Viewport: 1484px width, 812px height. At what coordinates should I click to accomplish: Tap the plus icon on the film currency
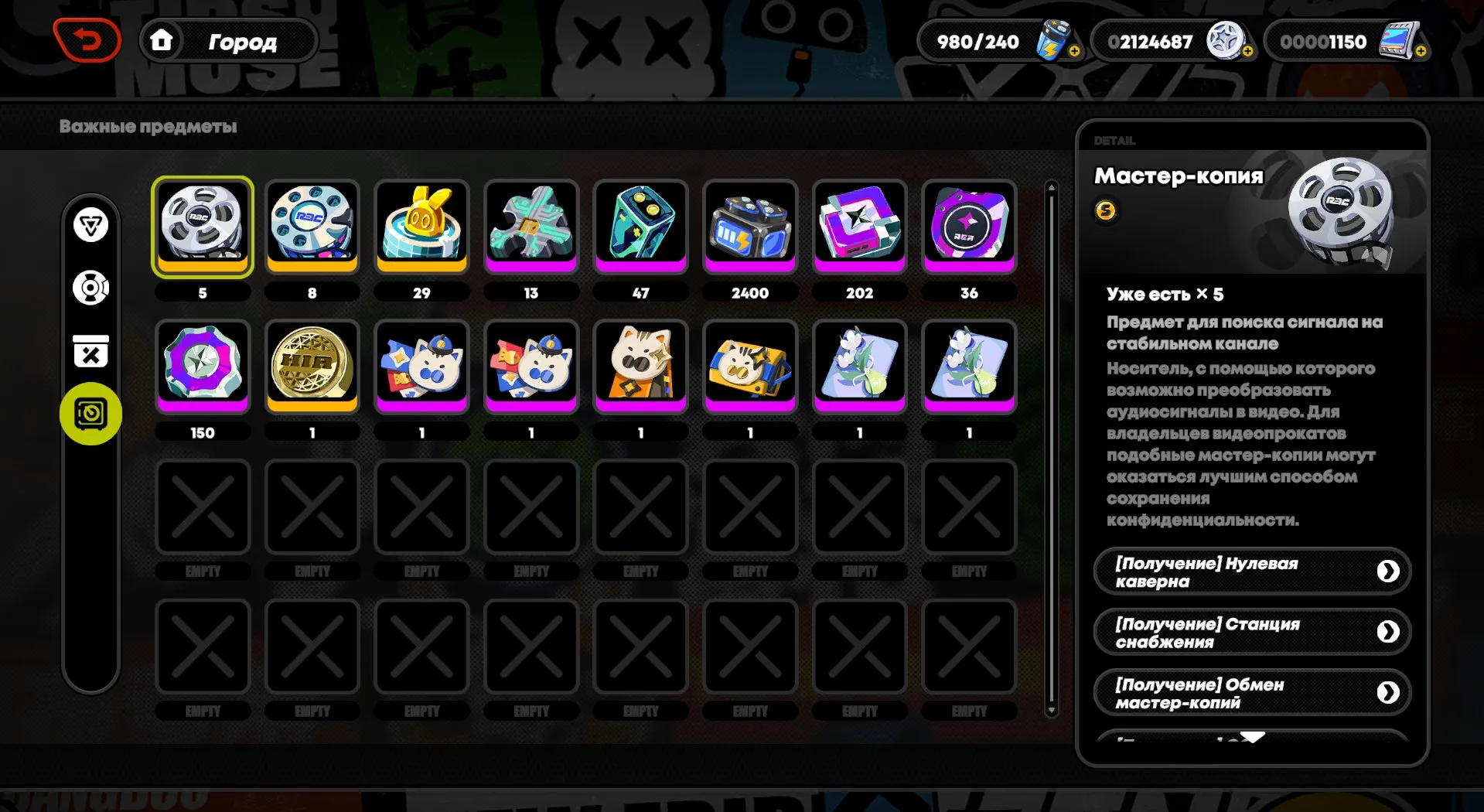pyautogui.click(x=1423, y=51)
